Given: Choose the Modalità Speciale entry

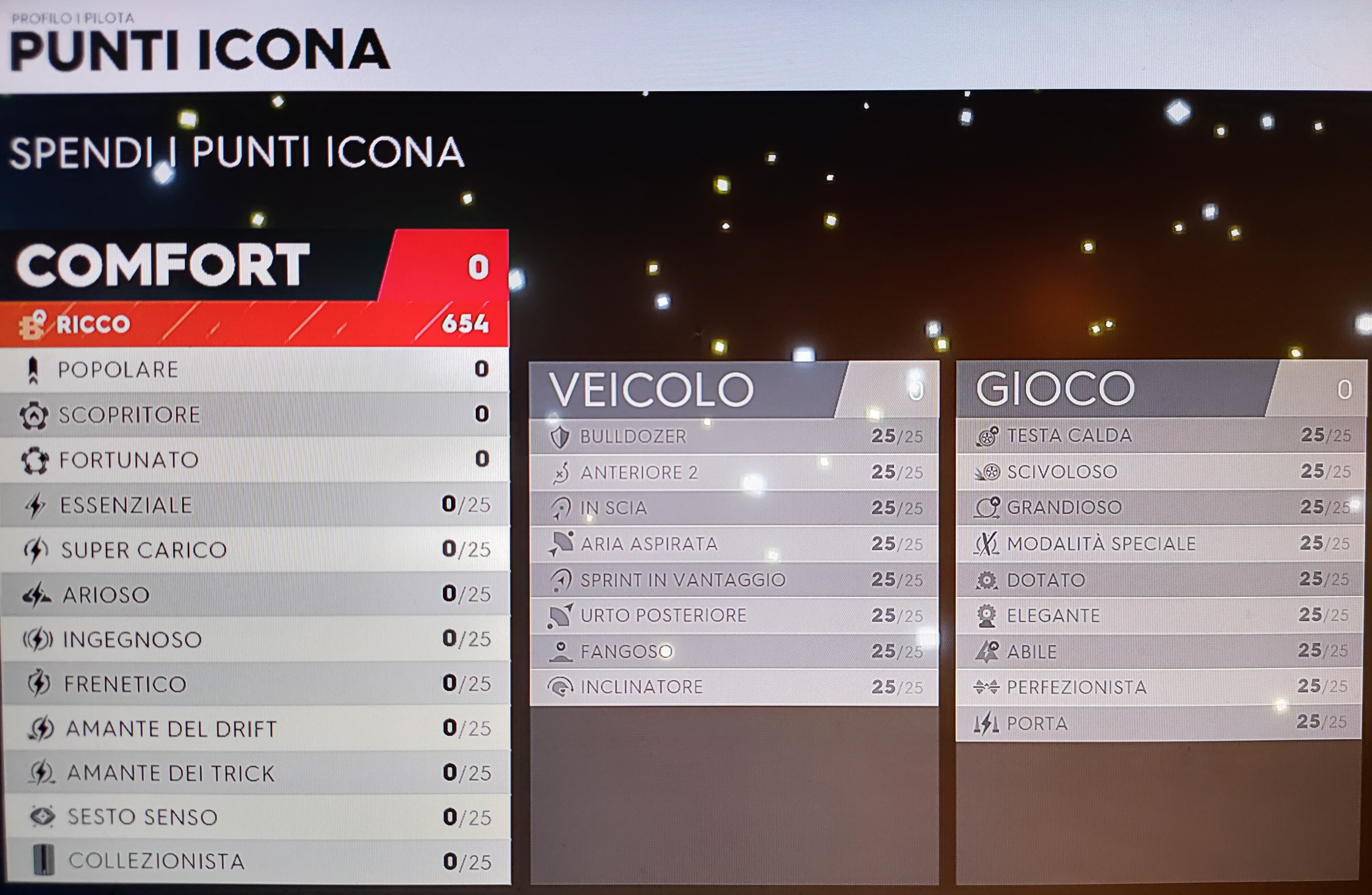Looking at the screenshot, I should [x=1160, y=543].
